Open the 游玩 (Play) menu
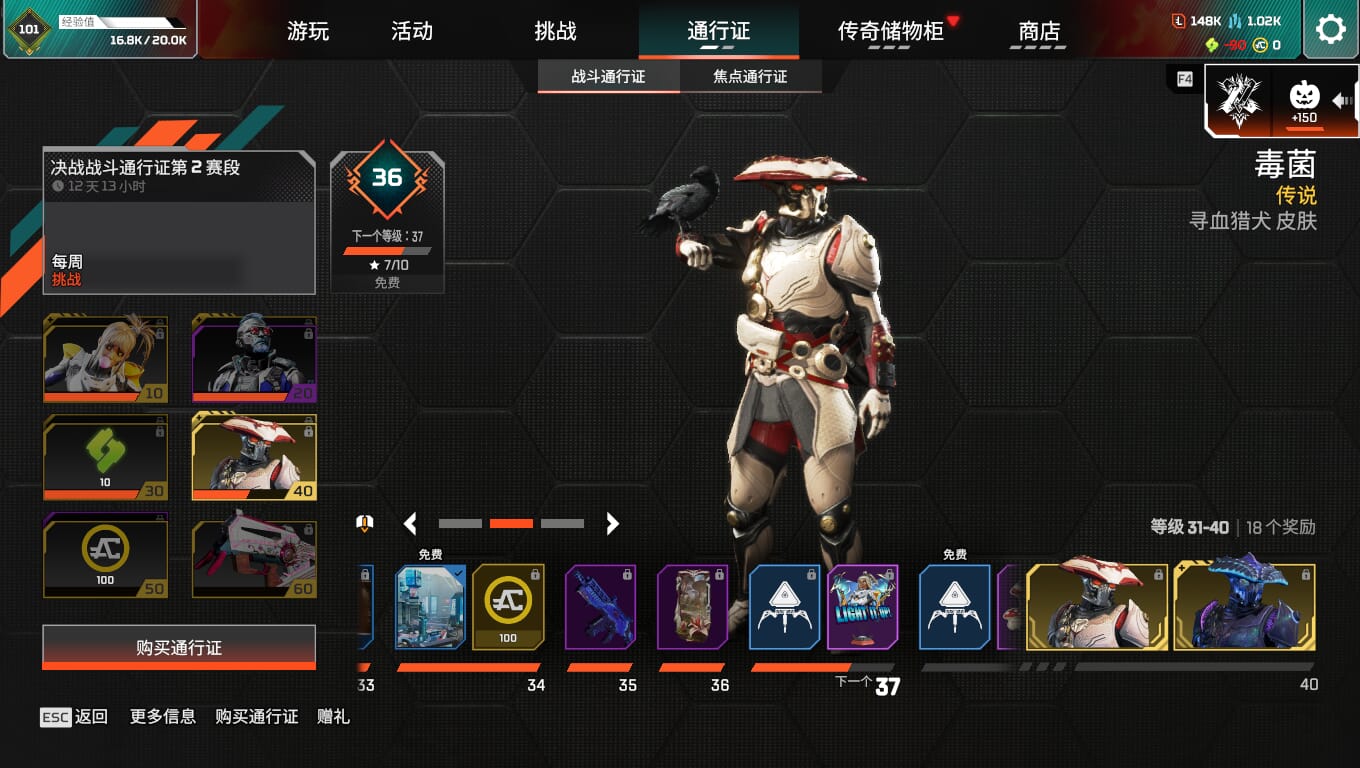 click(x=308, y=31)
